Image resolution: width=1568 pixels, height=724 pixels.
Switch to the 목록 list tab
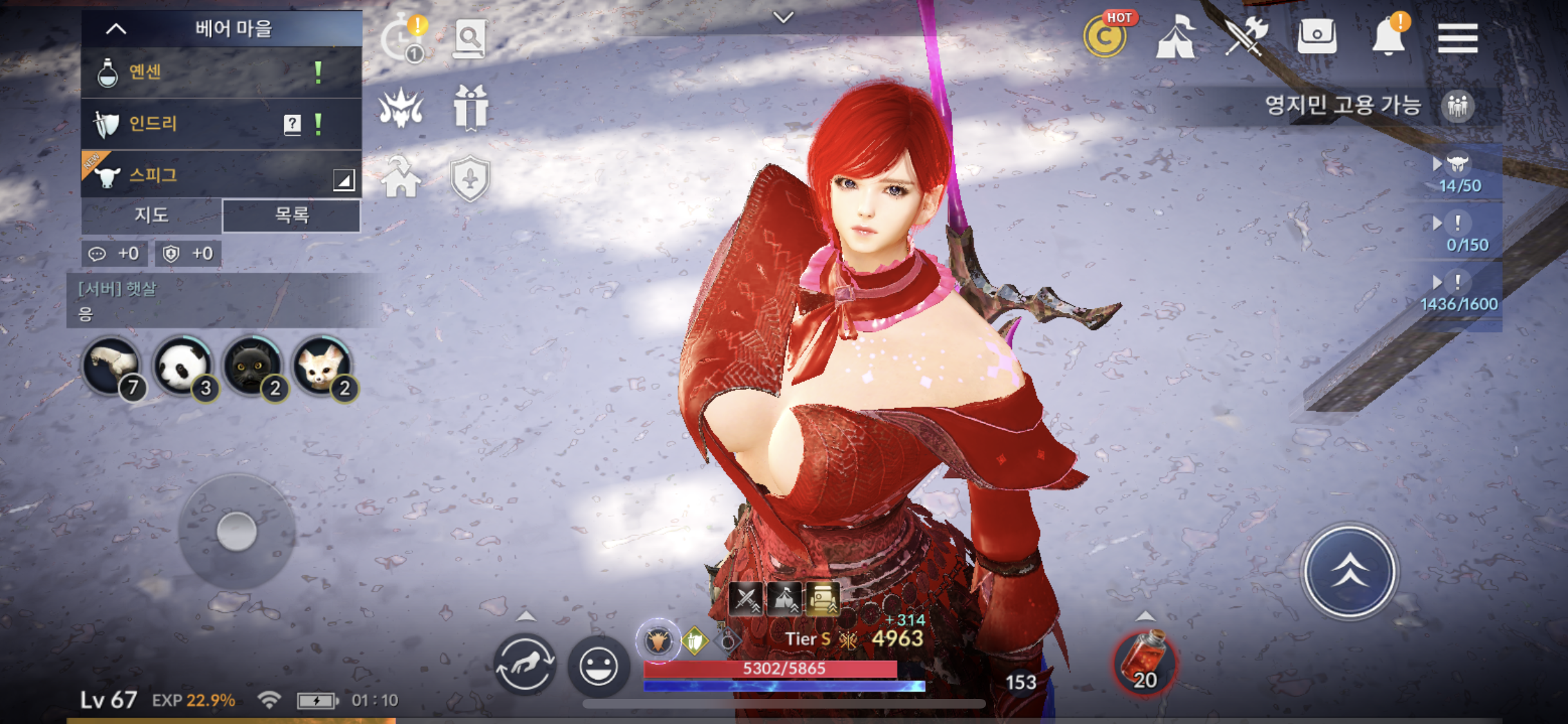(x=292, y=215)
